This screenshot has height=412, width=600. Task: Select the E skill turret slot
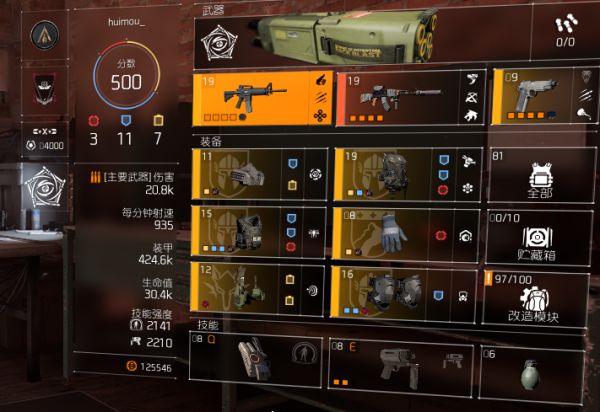[x=402, y=364]
